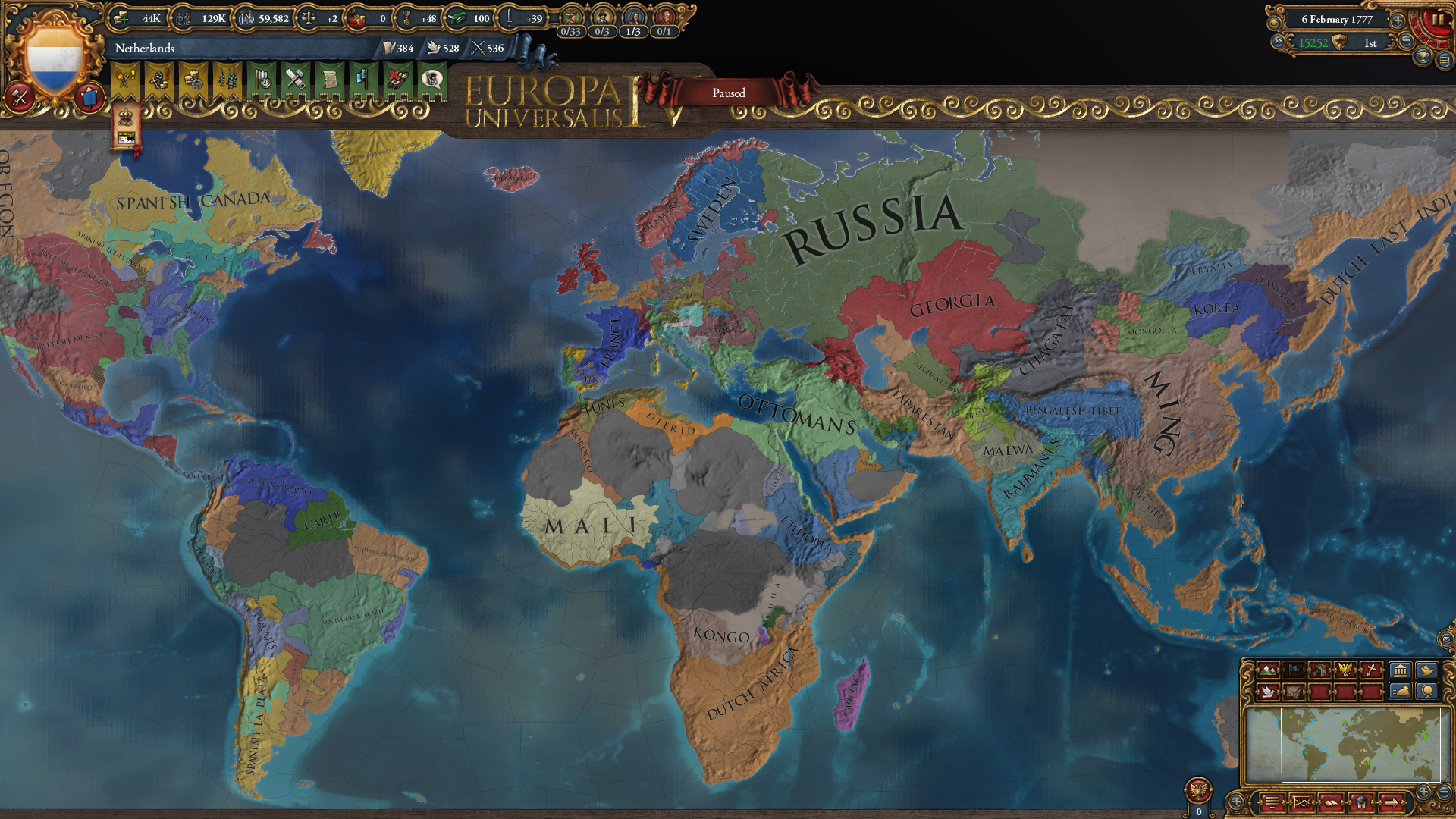Image resolution: width=1456 pixels, height=819 pixels.
Task: Click the arrow to cycle more mapmodes
Action: pos(1392,803)
